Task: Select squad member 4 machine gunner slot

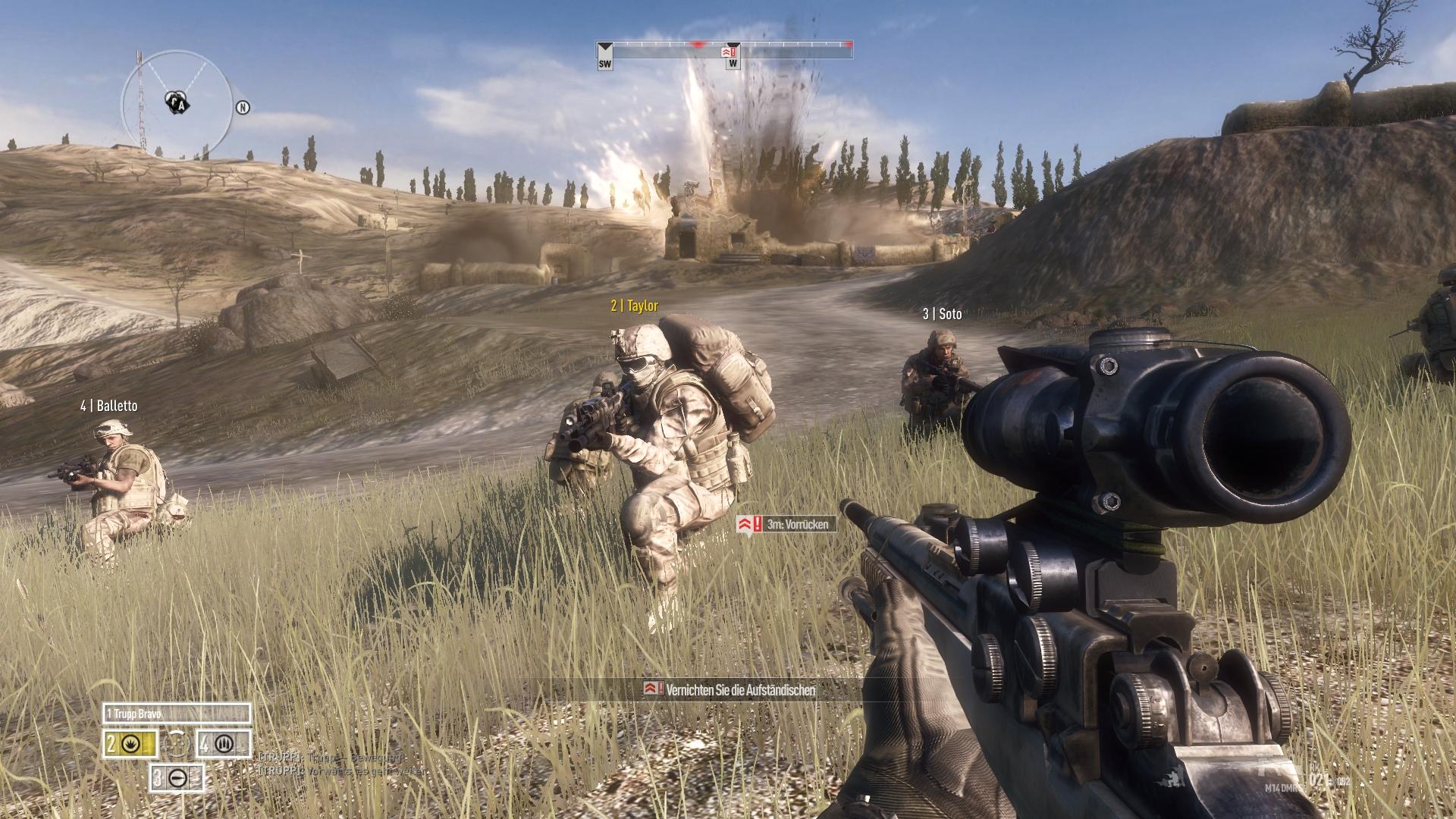Action: (224, 745)
